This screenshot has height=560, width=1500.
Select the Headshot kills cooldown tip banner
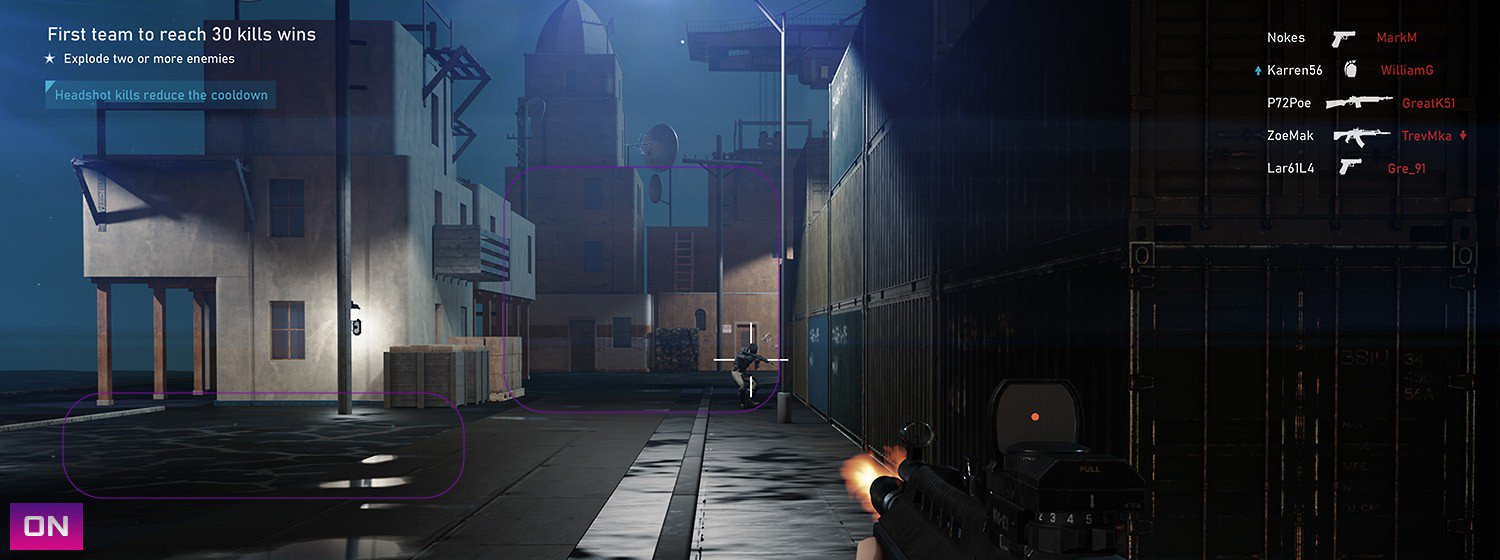click(160, 95)
